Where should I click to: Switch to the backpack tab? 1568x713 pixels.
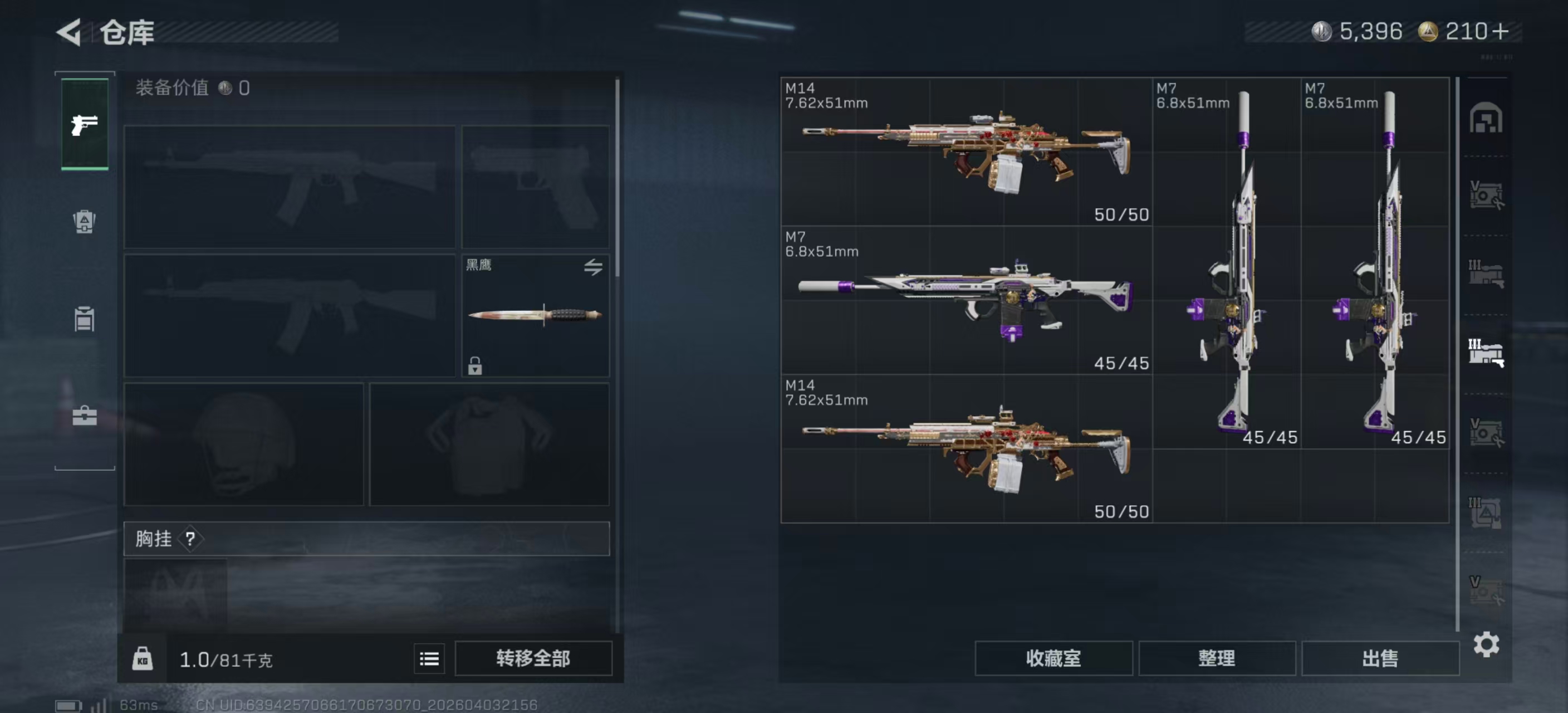(84, 222)
